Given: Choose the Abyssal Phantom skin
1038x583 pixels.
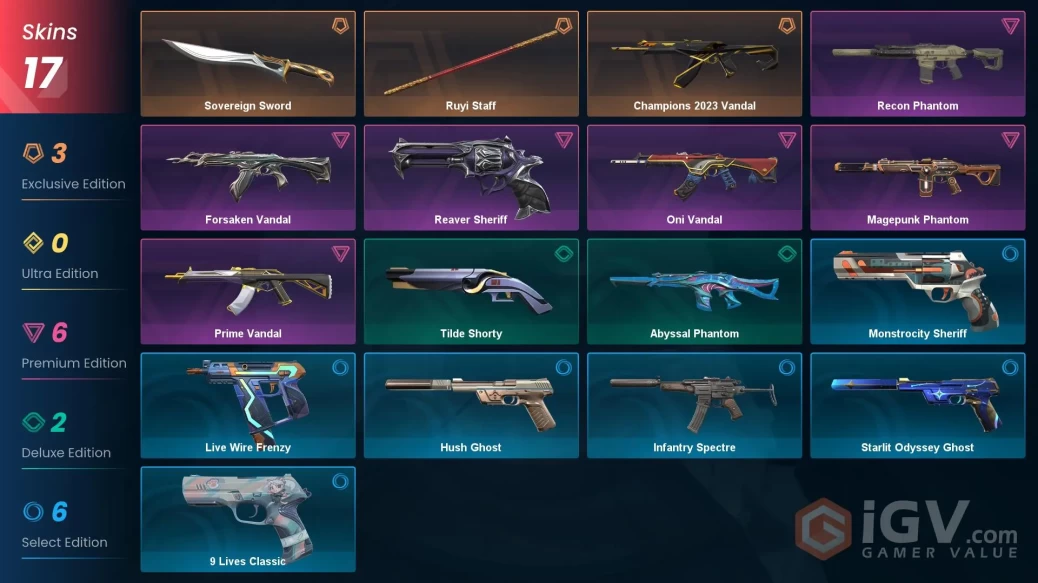Looking at the screenshot, I should pyautogui.click(x=694, y=292).
